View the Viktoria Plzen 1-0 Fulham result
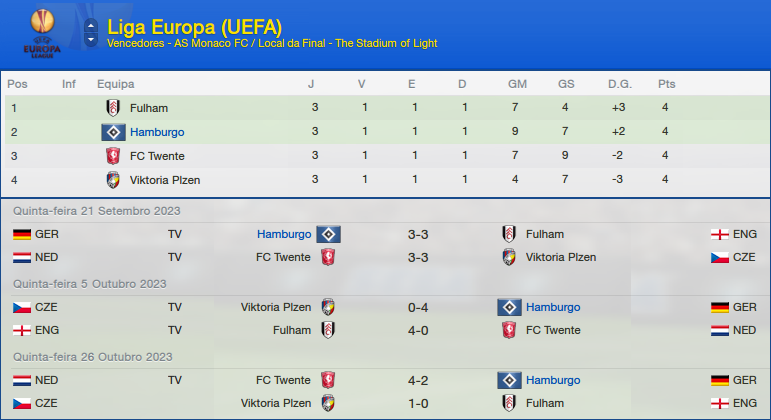The image size is (771, 420). [x=418, y=403]
